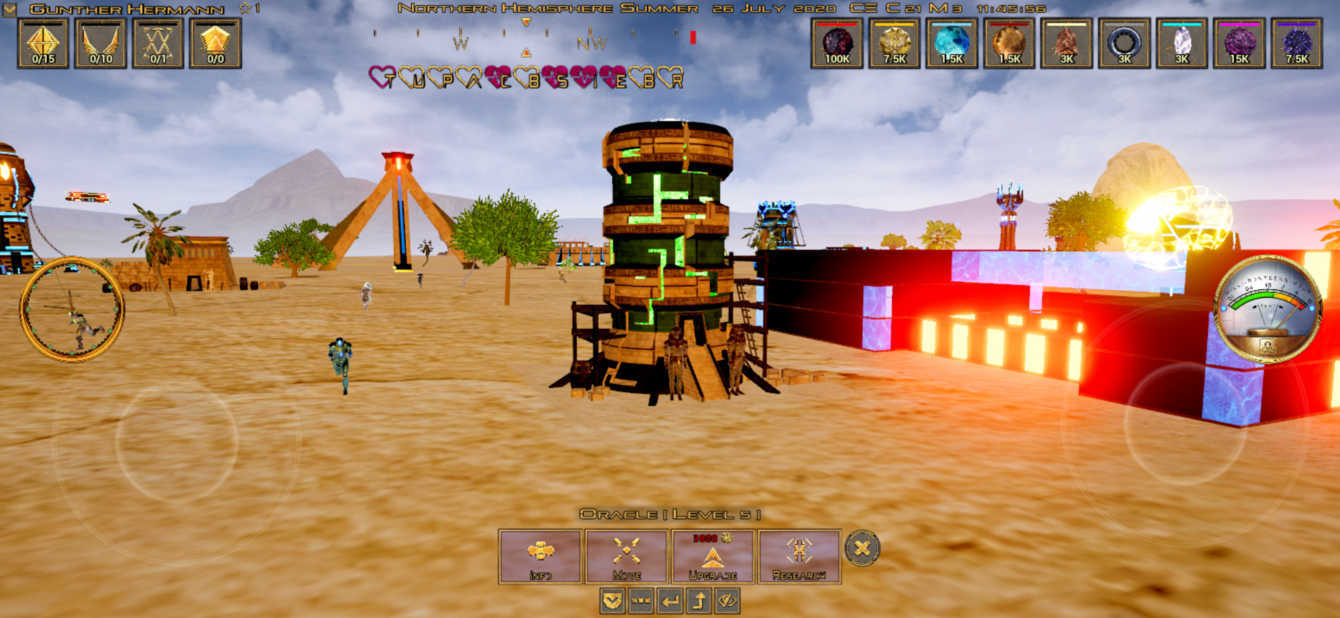Select the gold diamond 0/15 counter
This screenshot has width=1340, height=618.
(43, 43)
